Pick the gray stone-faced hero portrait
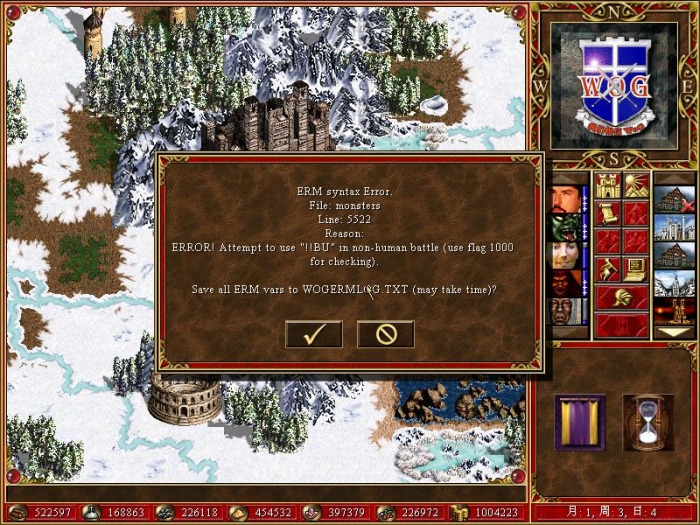700x525 pixels. (x=564, y=310)
